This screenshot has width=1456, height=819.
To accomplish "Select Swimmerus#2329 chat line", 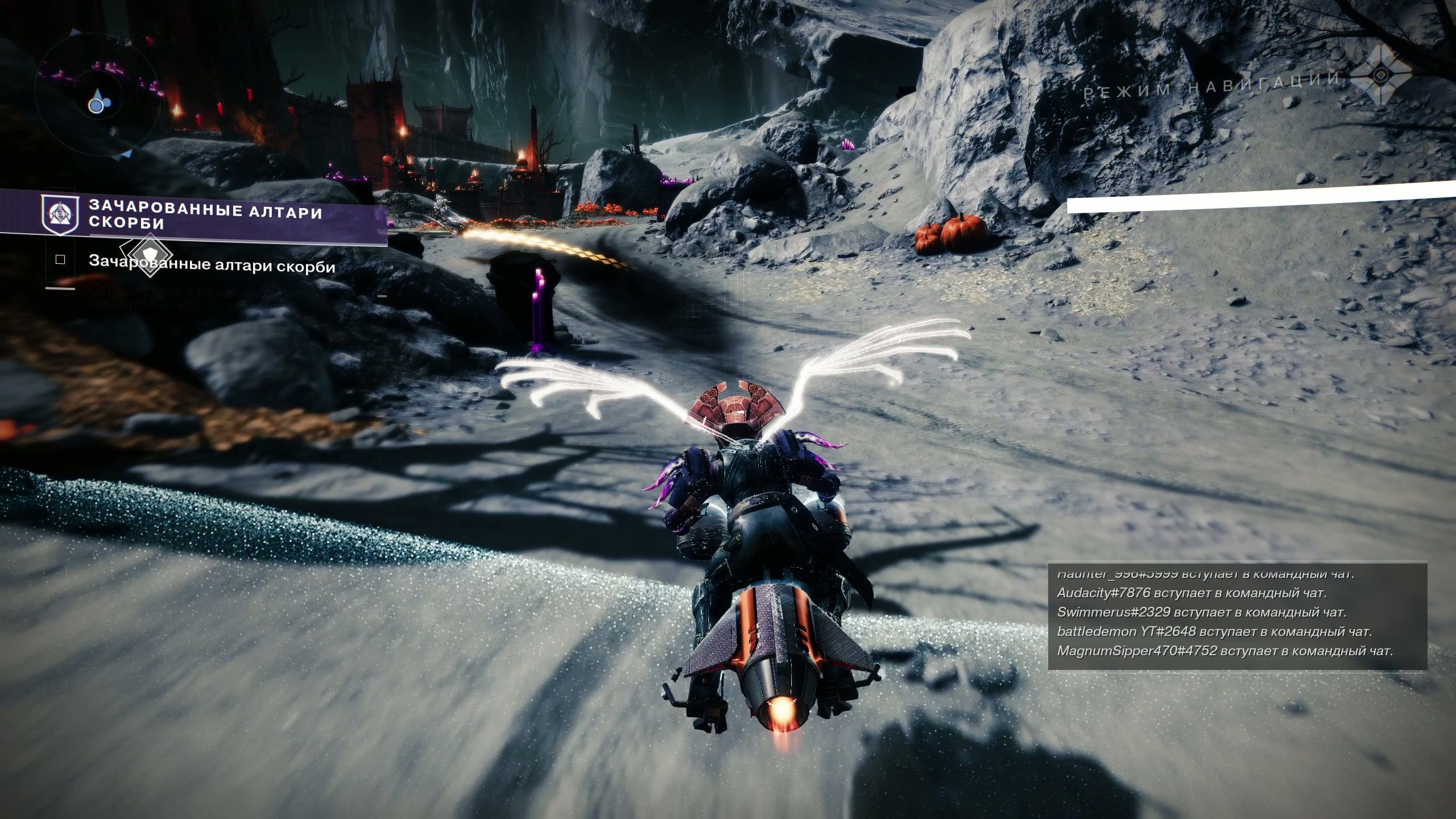I will click(1199, 613).
